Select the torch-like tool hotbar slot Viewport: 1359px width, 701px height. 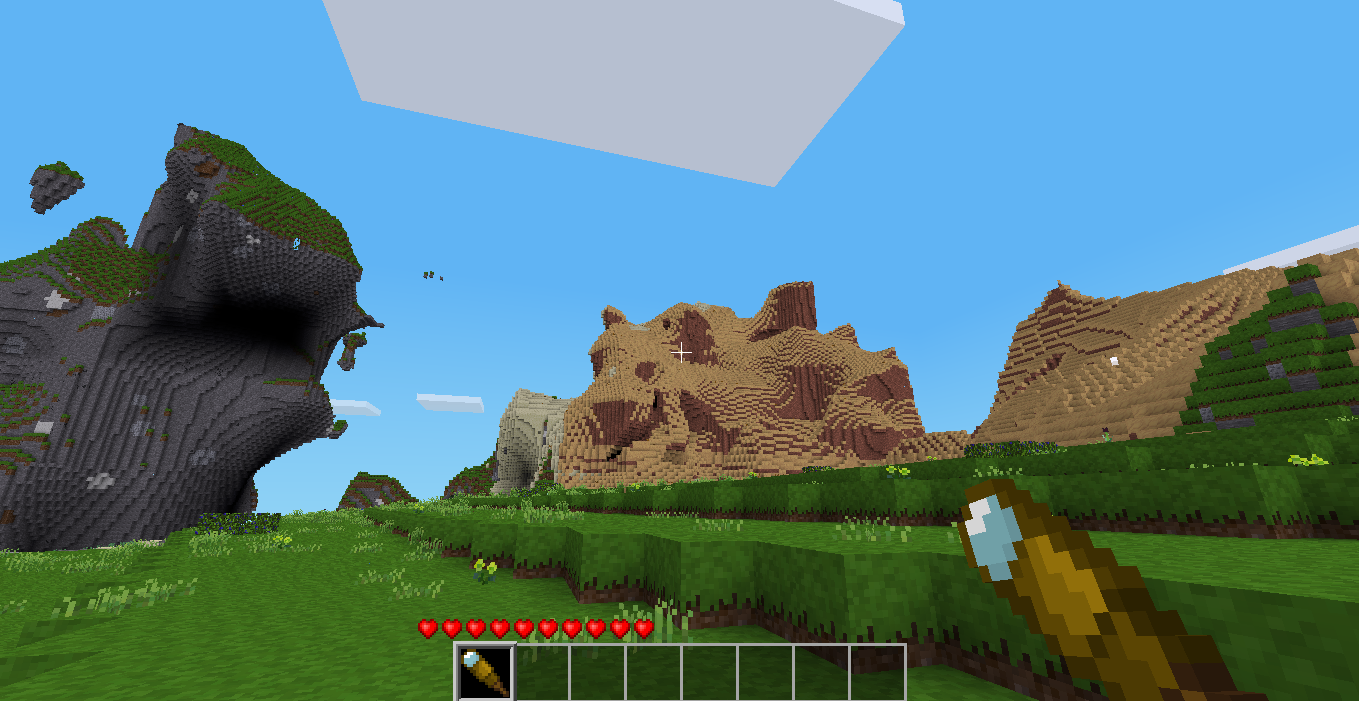(x=485, y=672)
